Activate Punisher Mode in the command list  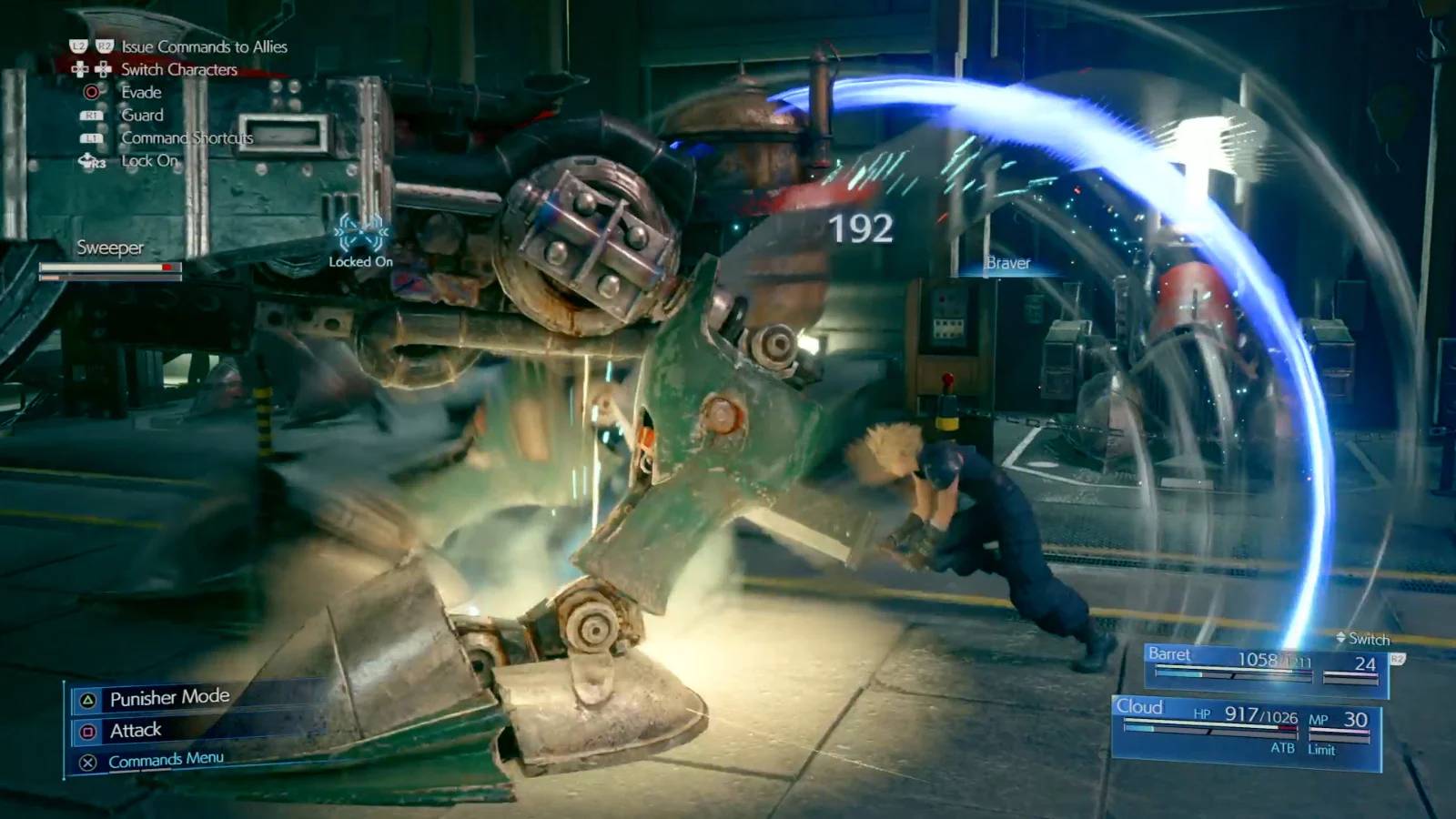click(169, 698)
